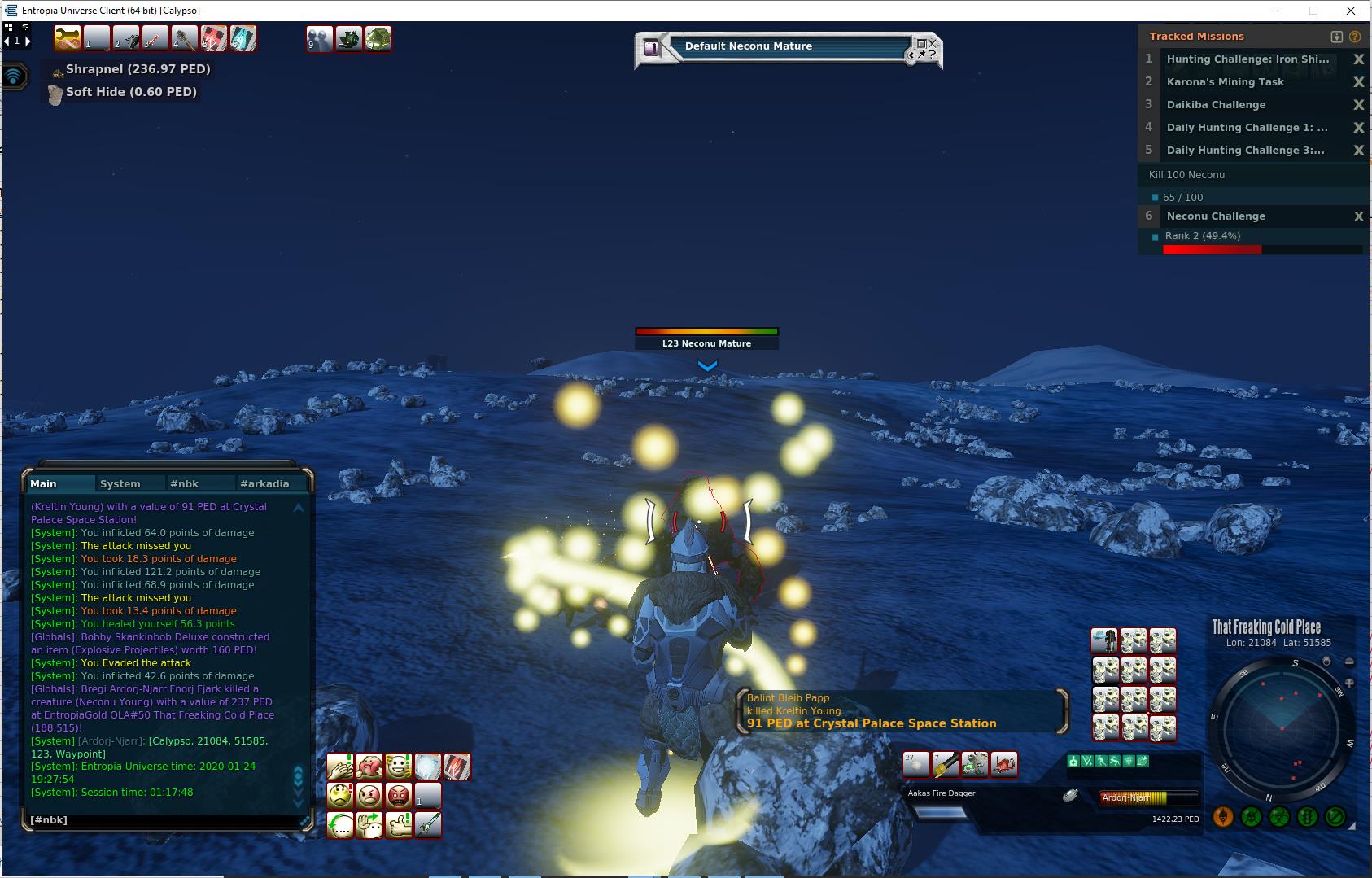The image size is (1372, 878).
Task: Close the Entropia Universe client window
Action: pyautogui.click(x=1352, y=11)
